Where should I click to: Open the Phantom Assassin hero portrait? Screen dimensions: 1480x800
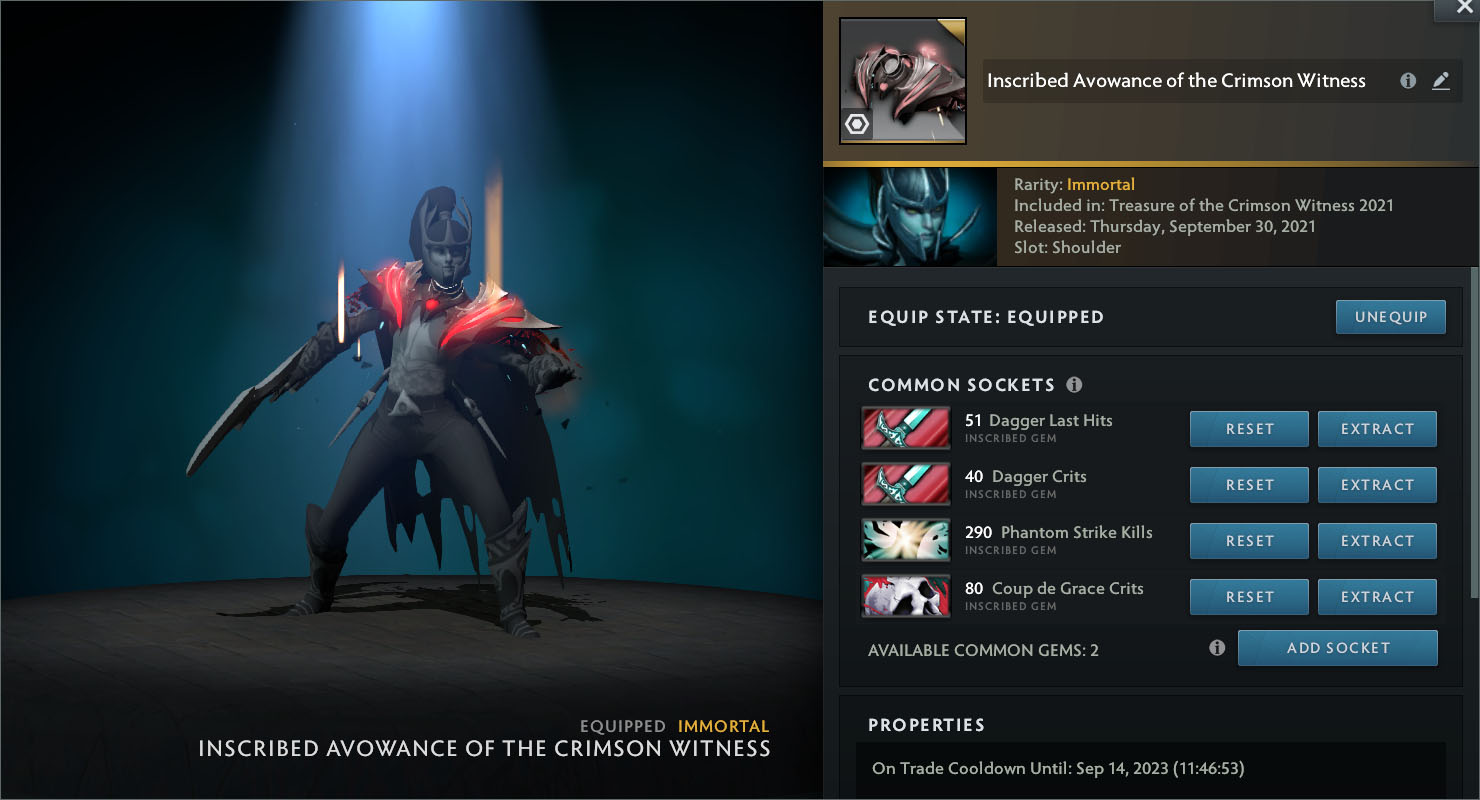point(909,217)
